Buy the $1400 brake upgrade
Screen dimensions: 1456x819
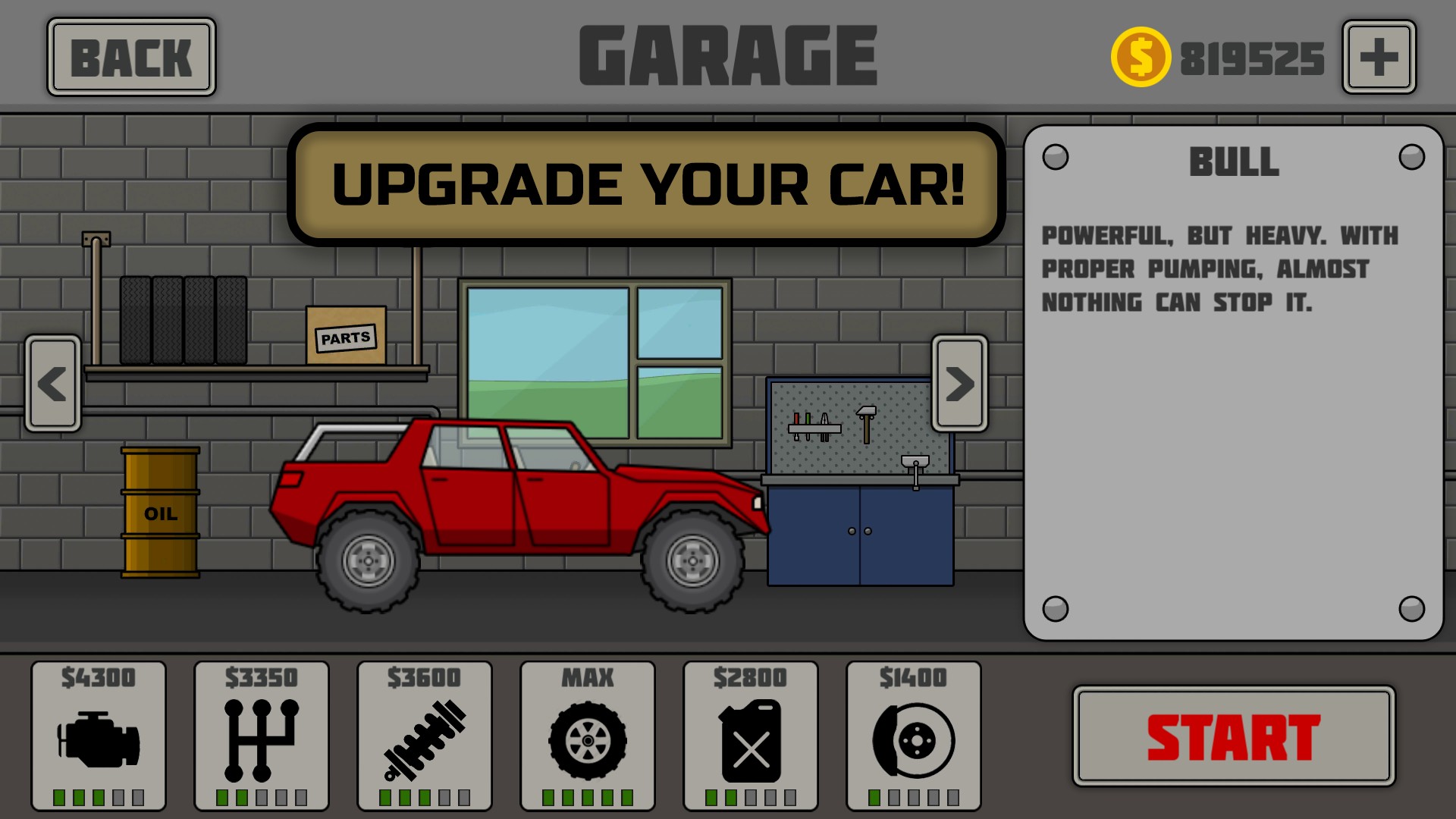tap(914, 736)
